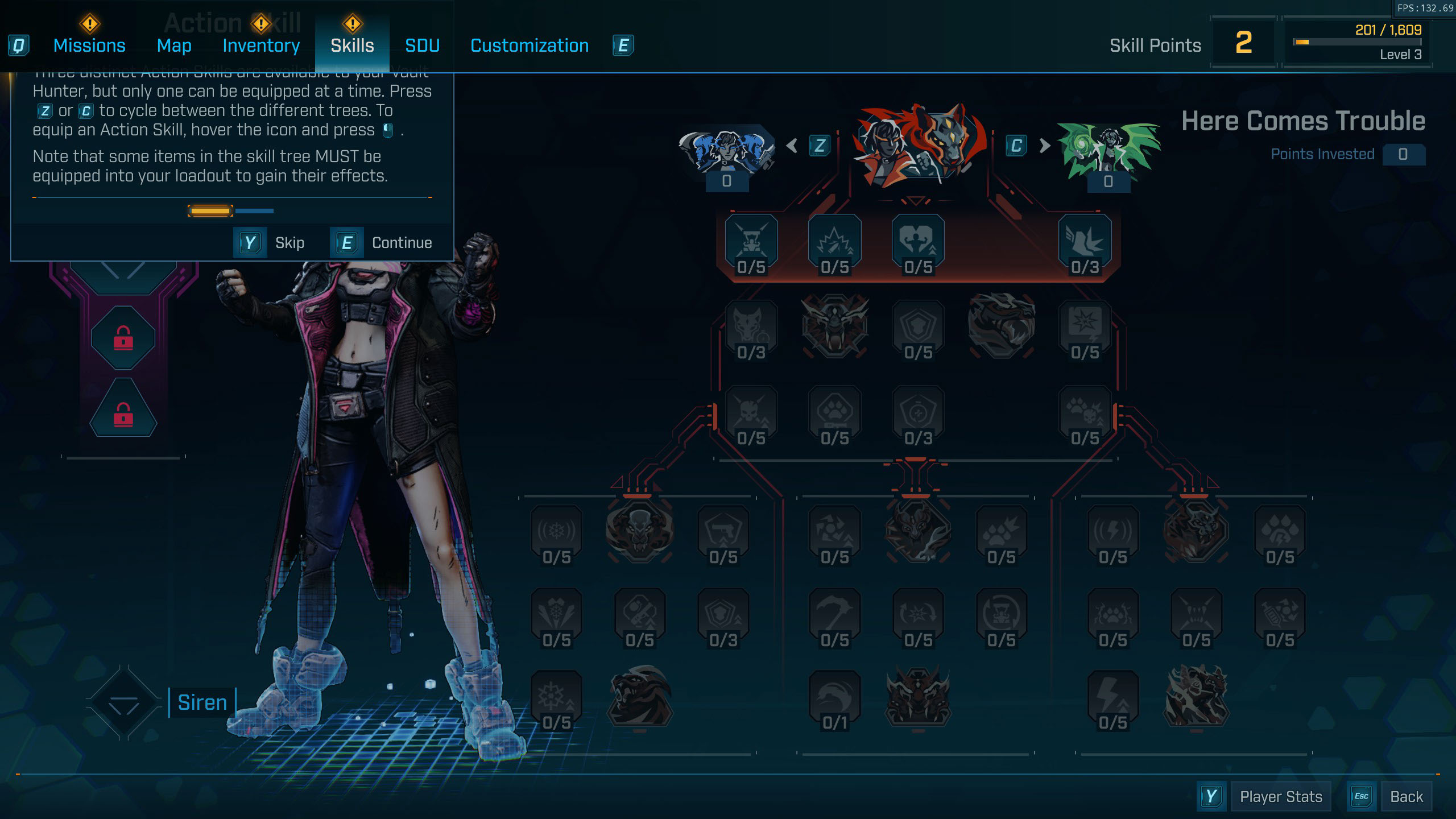Switch to the Missions tab
The height and width of the screenshot is (819, 1456).
point(89,45)
